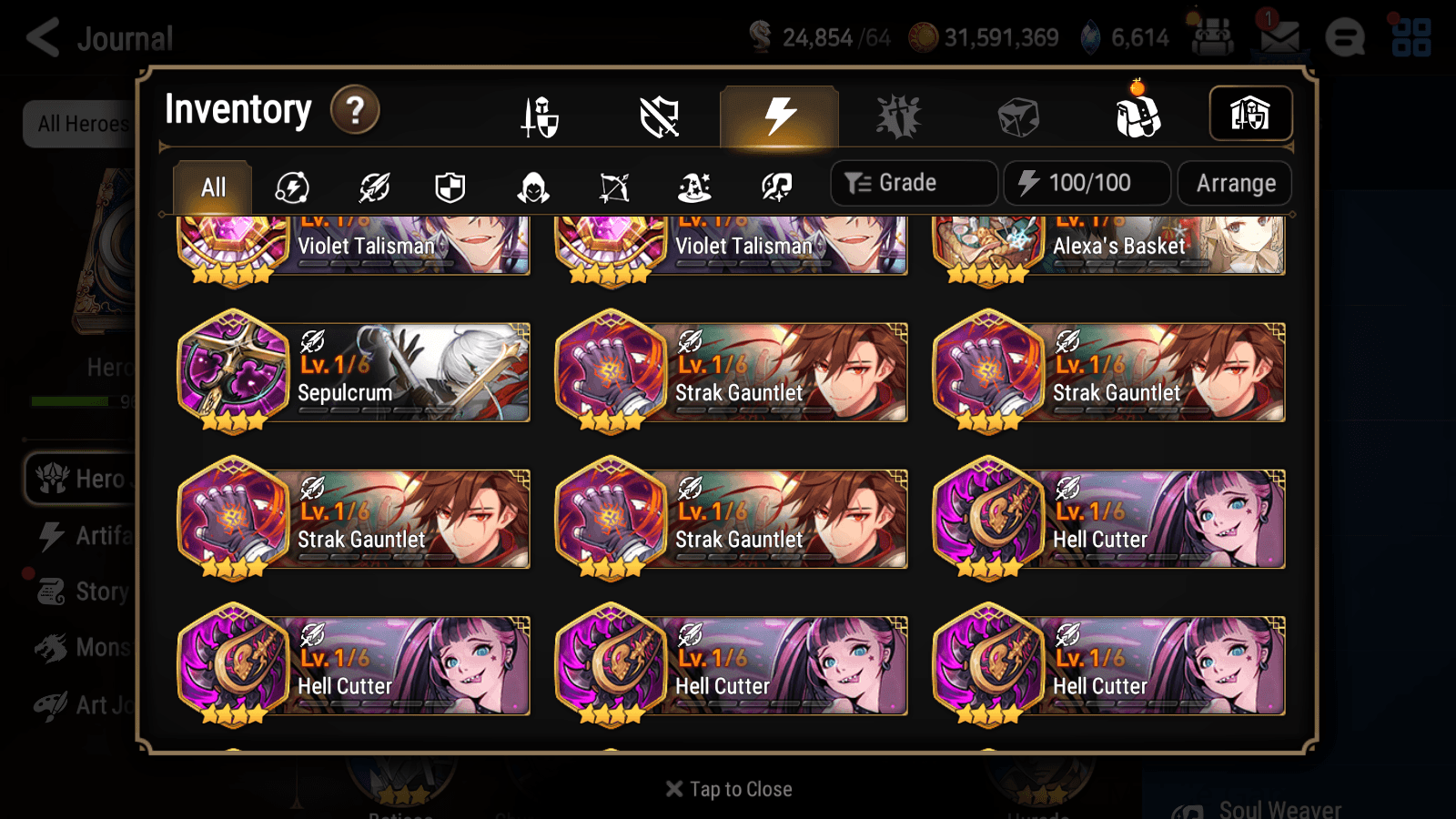Switch to the Artifact lightning tab
The image size is (1456, 819).
[776, 116]
